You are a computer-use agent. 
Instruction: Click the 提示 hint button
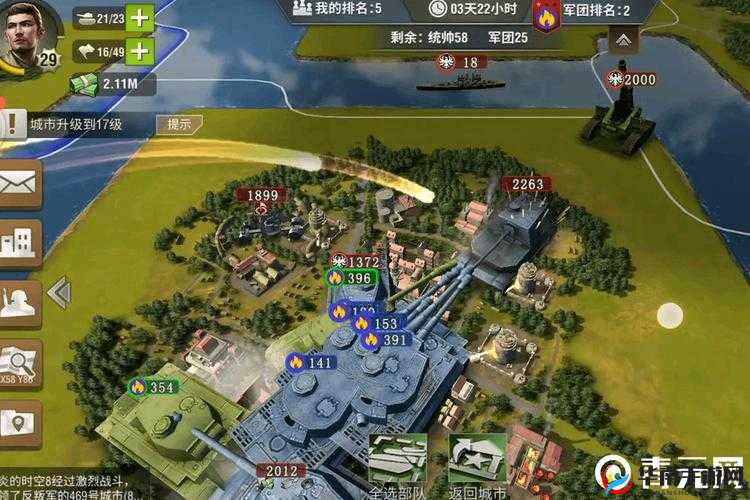[179, 125]
